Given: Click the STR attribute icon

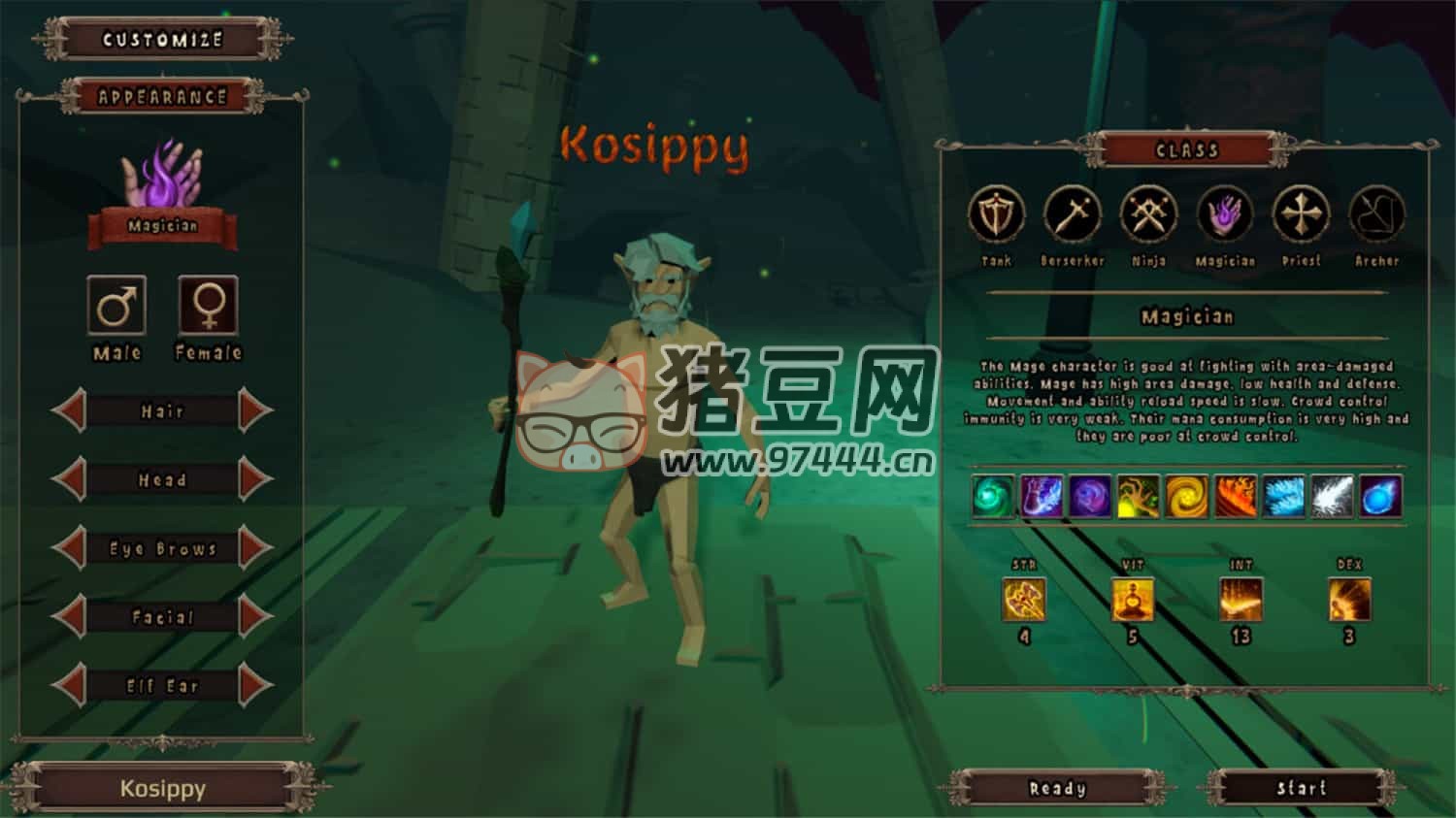Looking at the screenshot, I should pos(1024,600).
